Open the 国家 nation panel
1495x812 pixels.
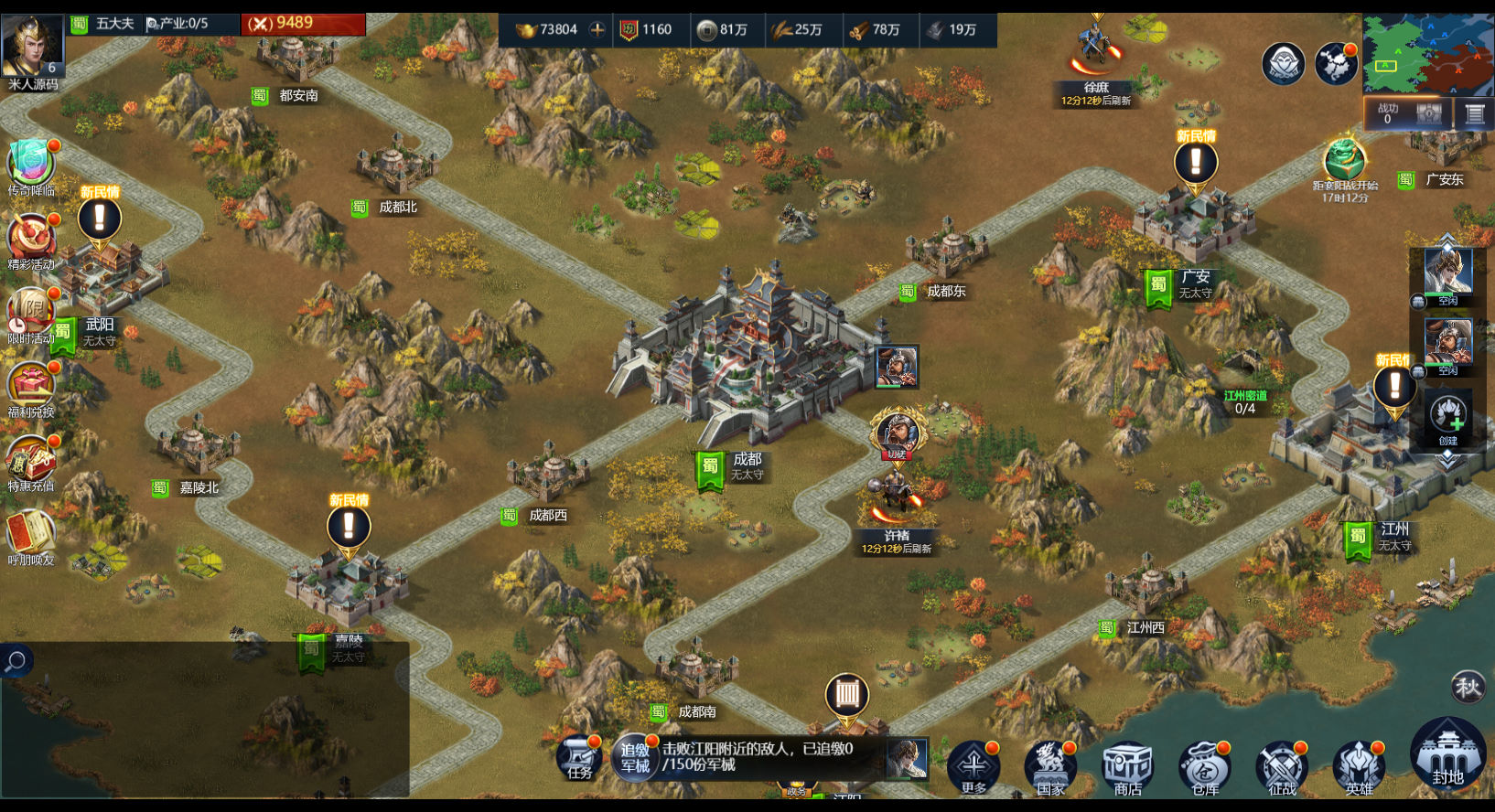(x=1050, y=766)
